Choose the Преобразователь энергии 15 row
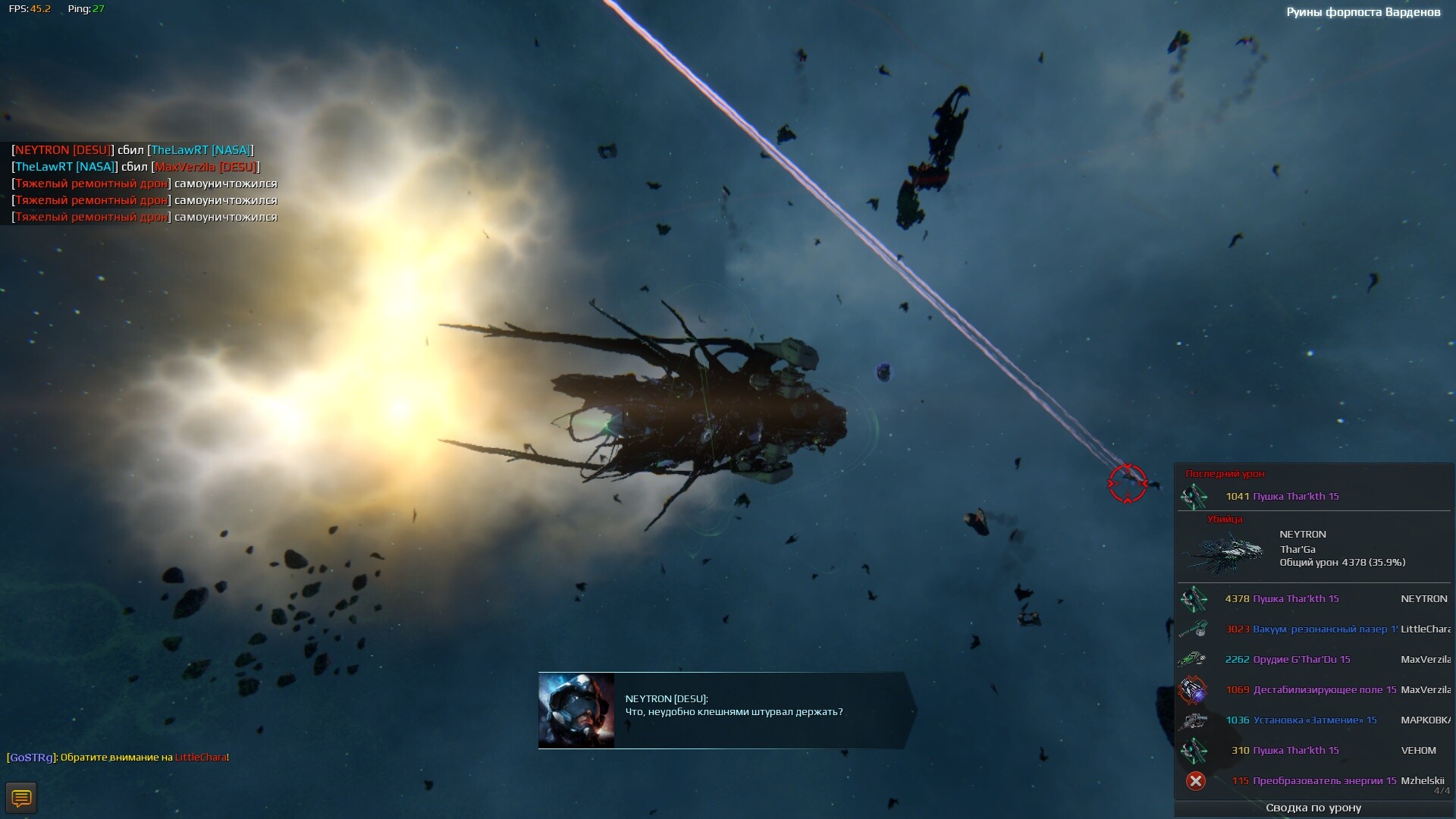Screen dimensions: 1456x819 point(1313,781)
